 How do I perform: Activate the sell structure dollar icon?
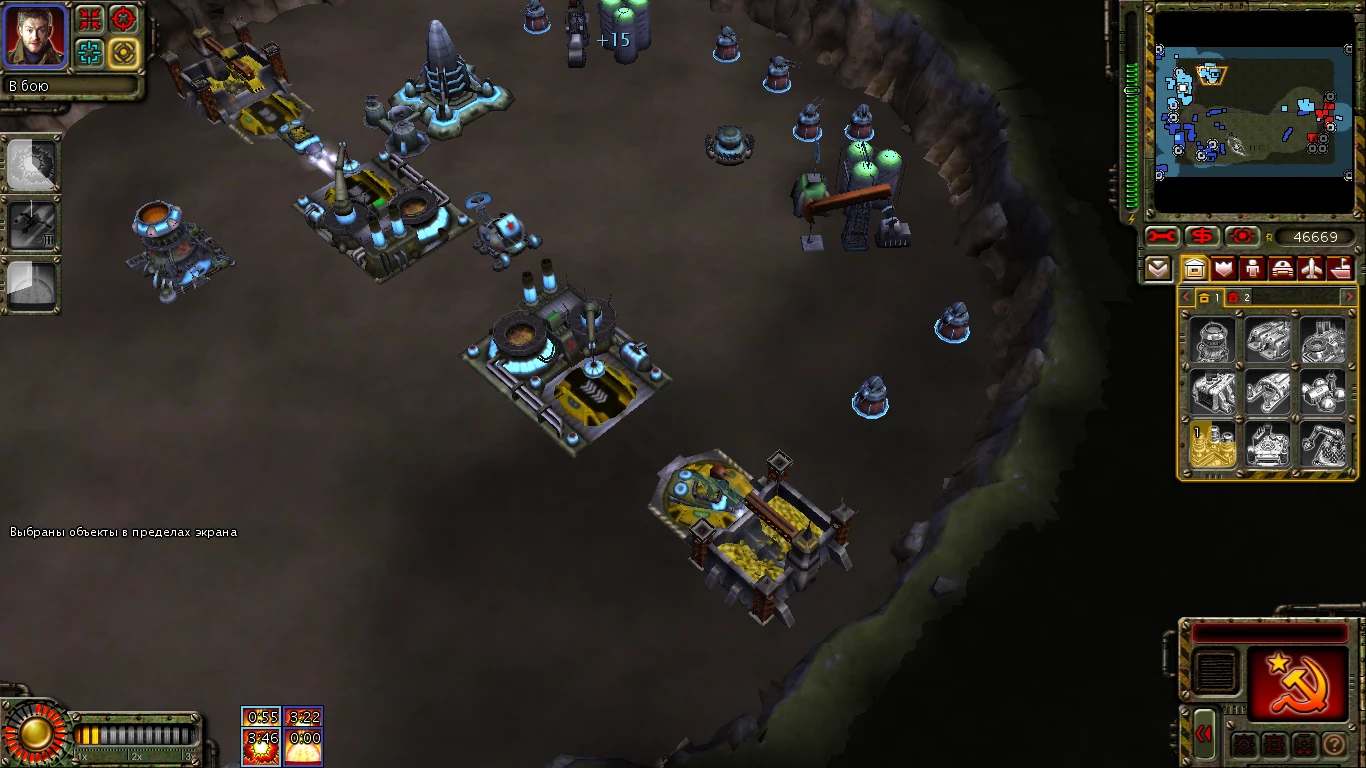click(1201, 237)
